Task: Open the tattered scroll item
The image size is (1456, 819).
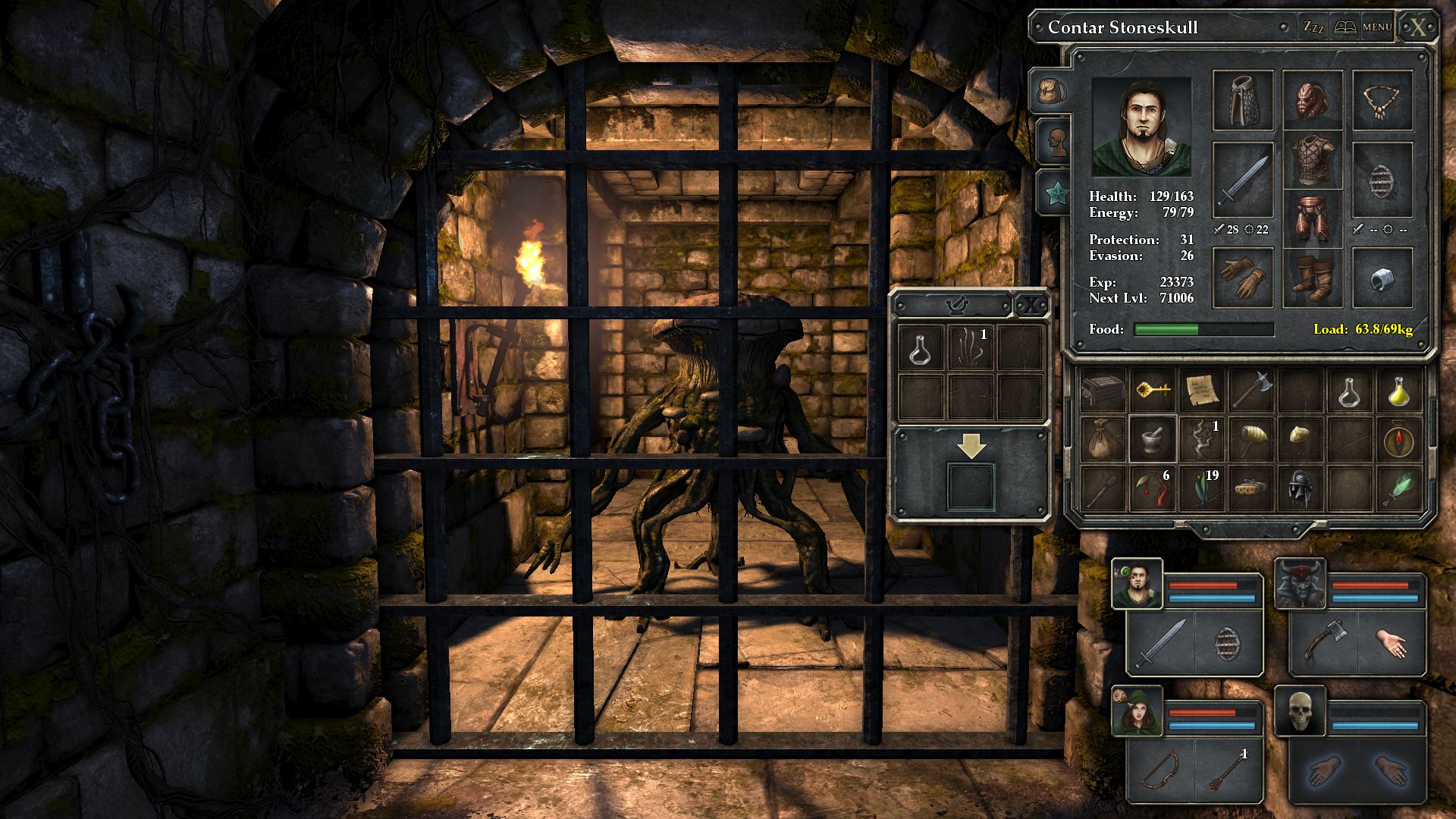Action: [1201, 391]
